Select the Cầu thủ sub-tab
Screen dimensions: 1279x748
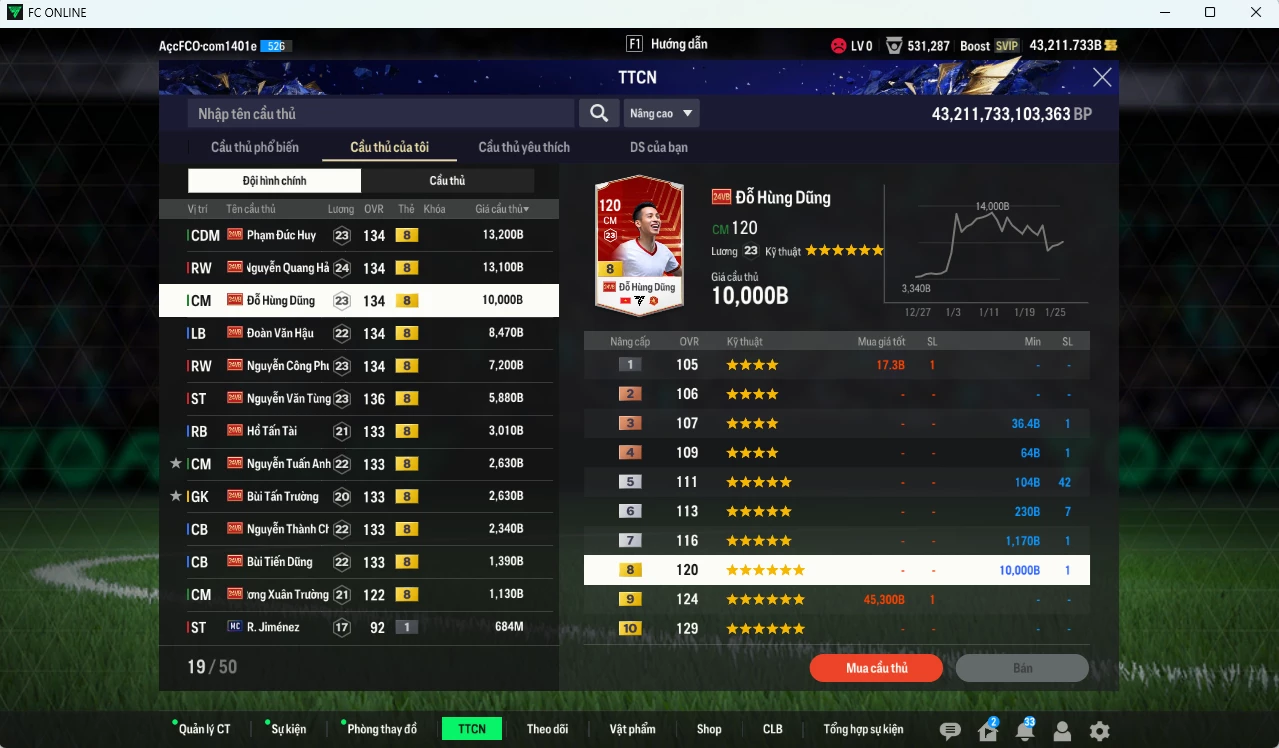[447, 181]
